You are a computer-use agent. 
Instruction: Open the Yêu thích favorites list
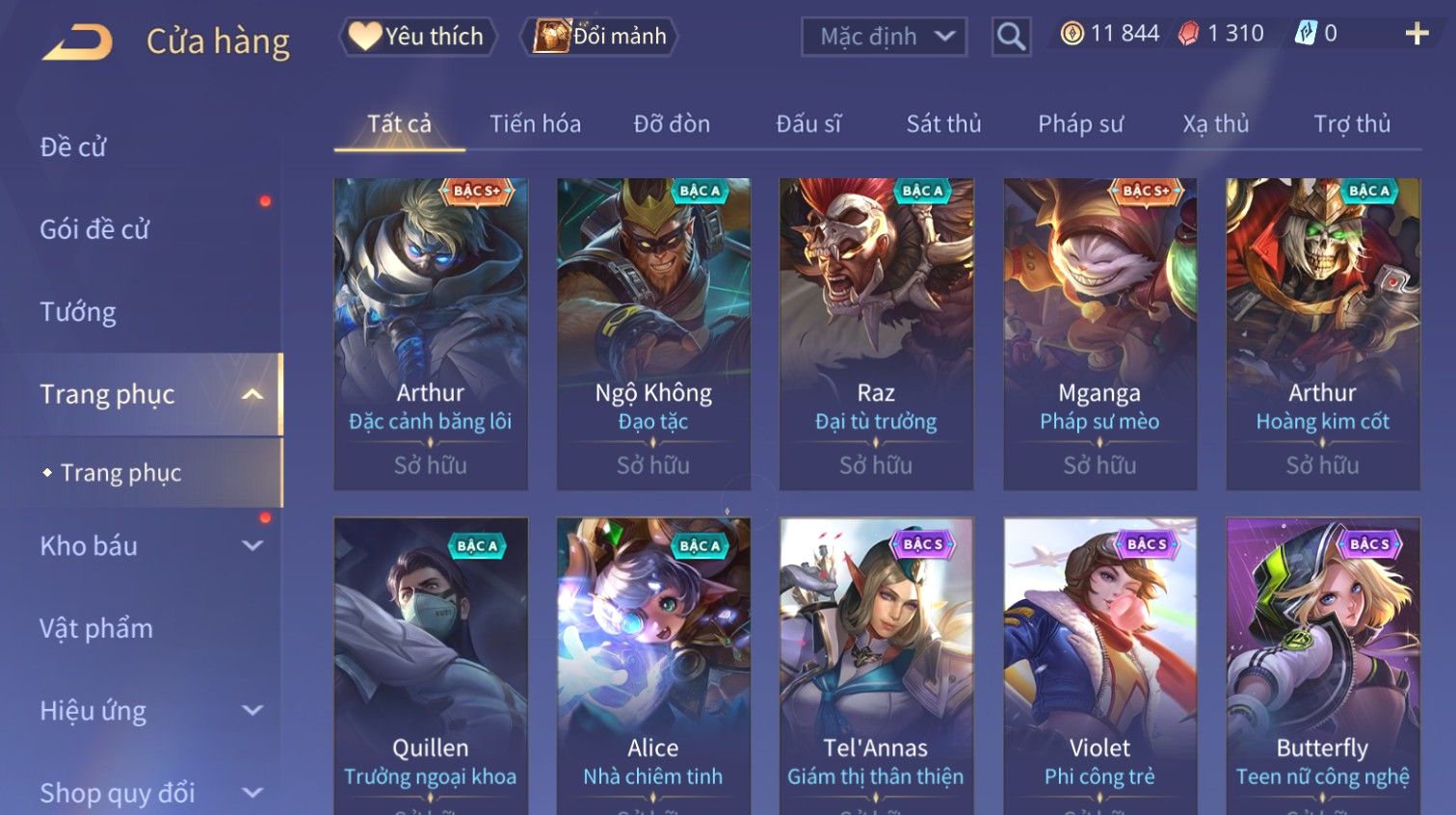pos(418,37)
